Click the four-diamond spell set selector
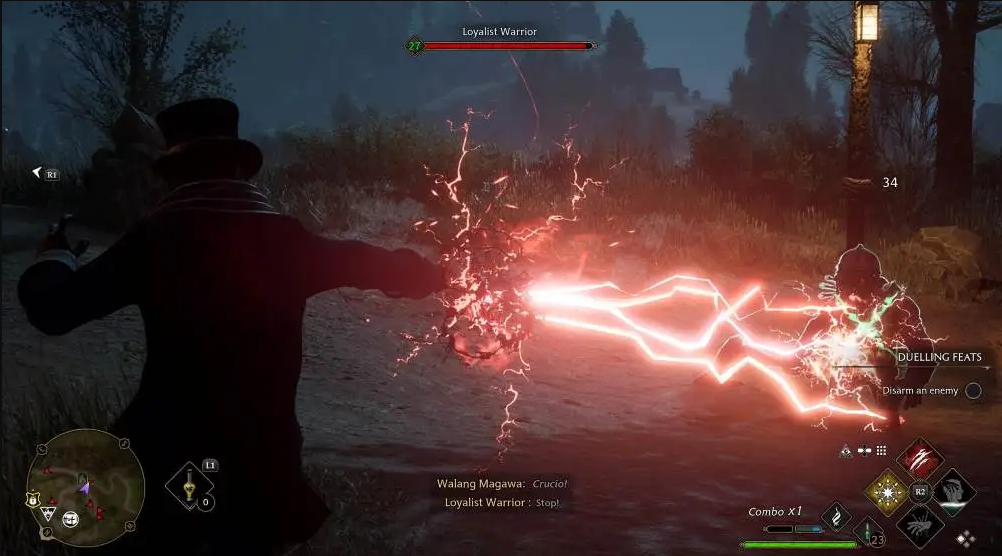 click(966, 537)
